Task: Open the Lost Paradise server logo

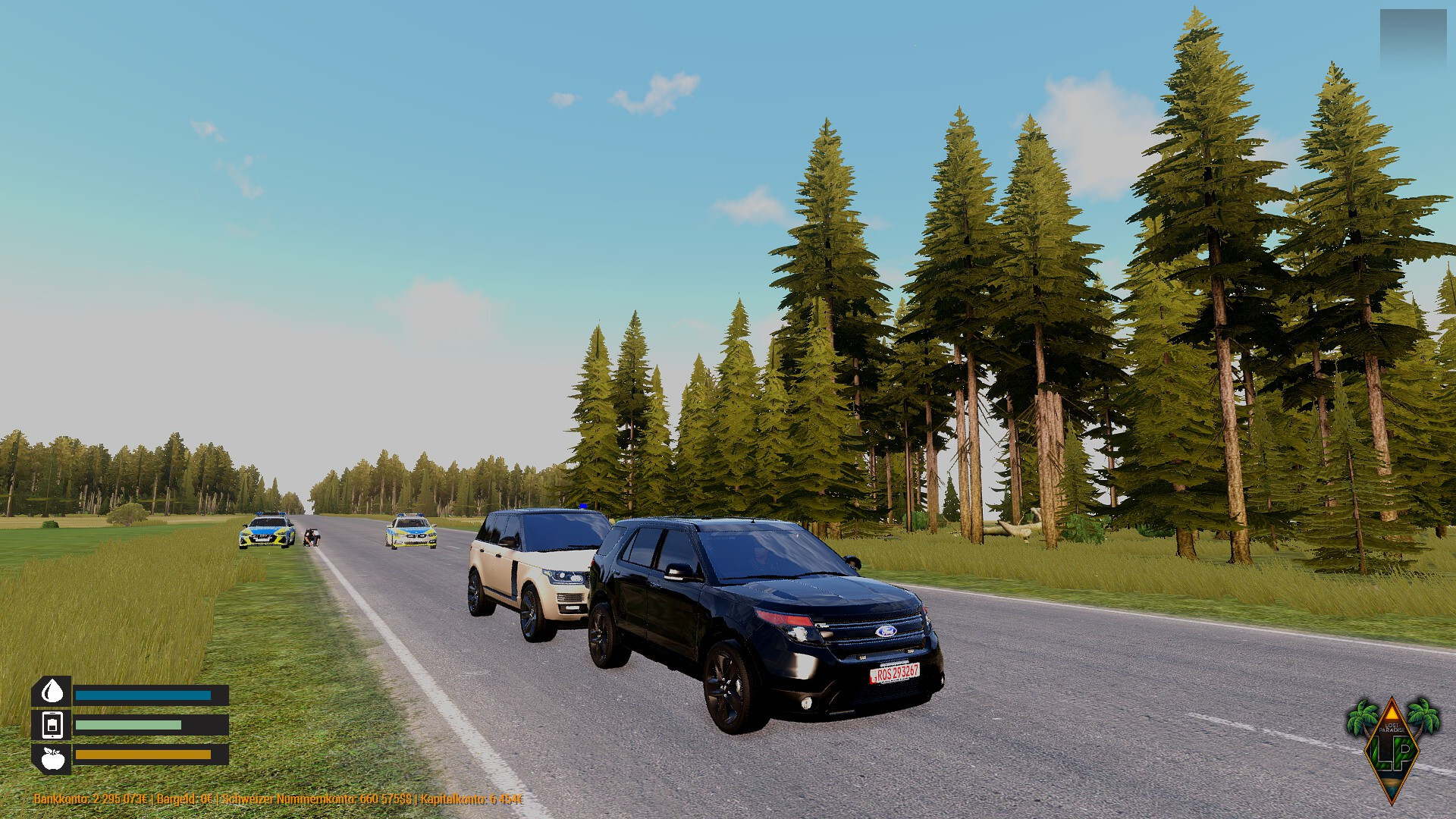Action: point(1392,748)
